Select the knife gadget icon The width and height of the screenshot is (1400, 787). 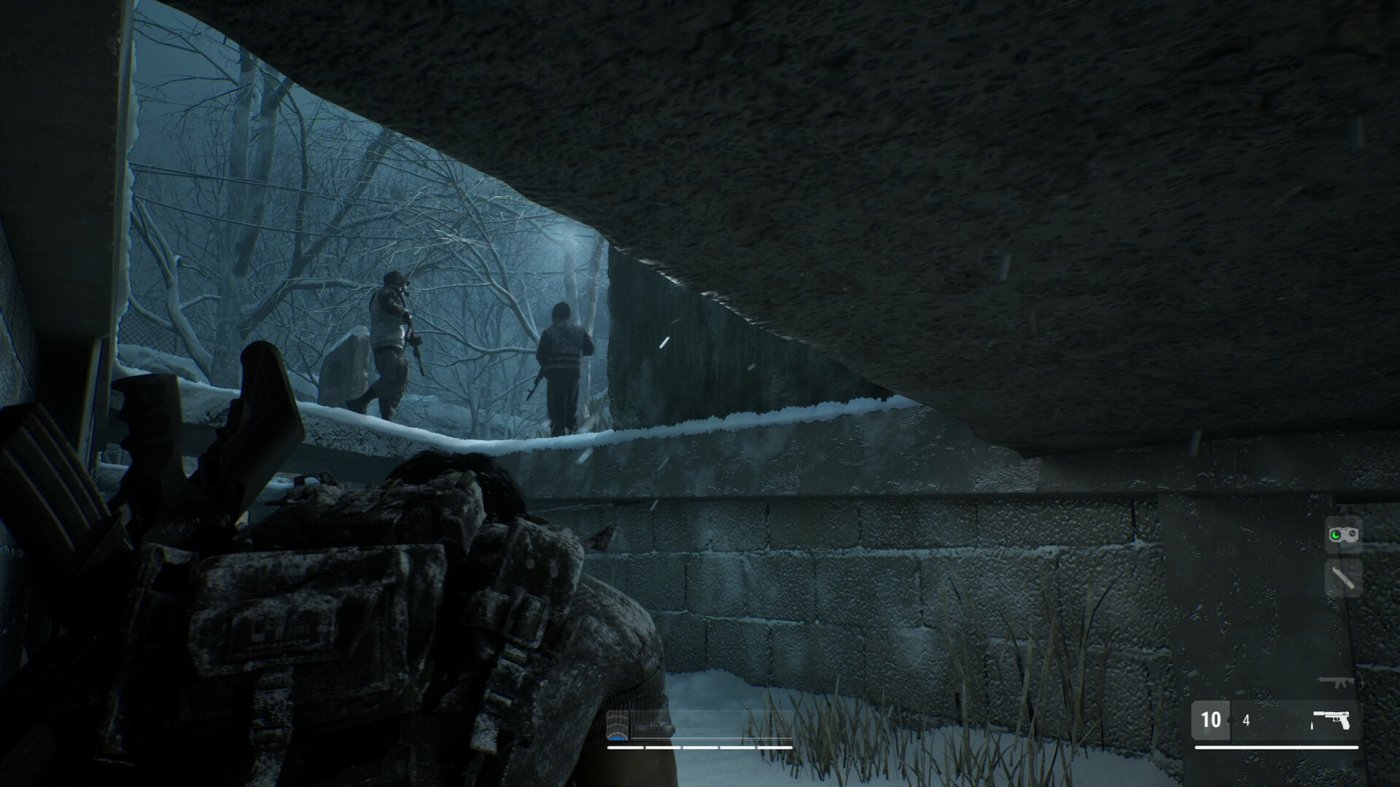click(1343, 578)
